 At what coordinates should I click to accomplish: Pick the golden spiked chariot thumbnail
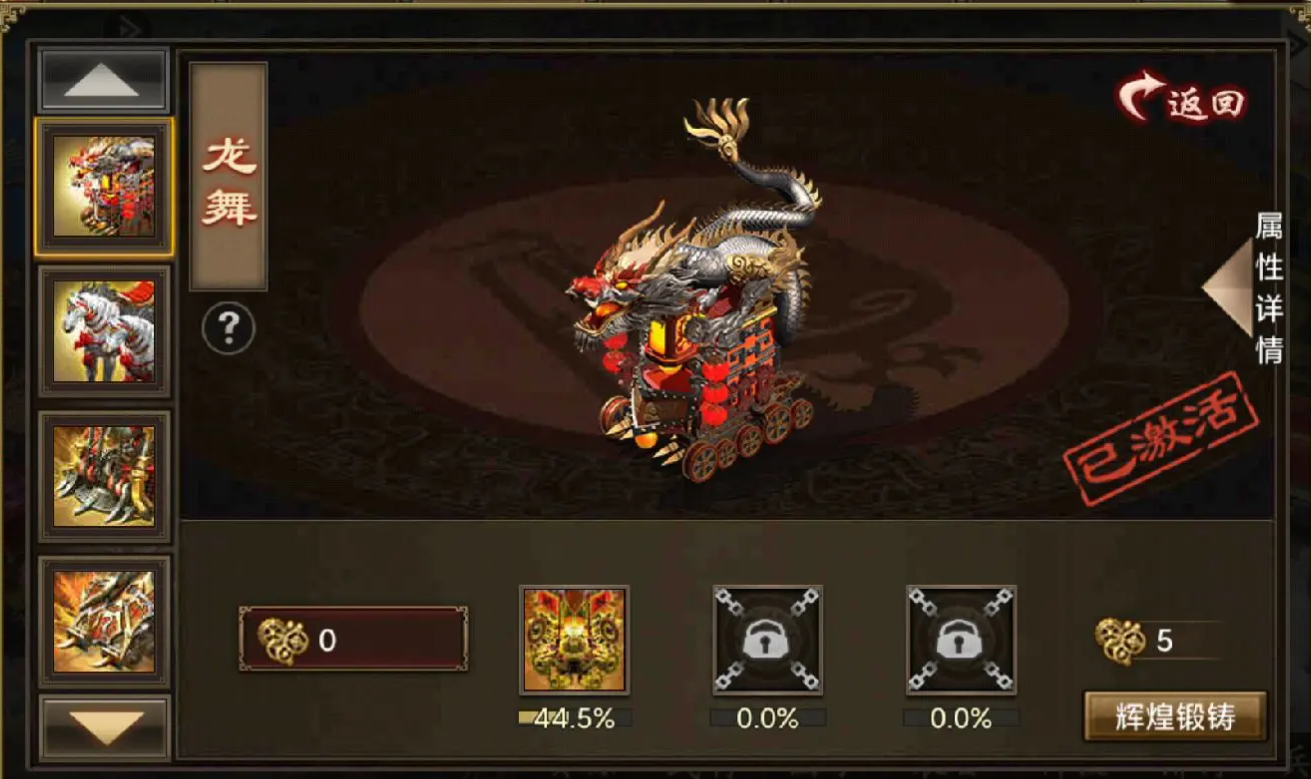tap(104, 476)
